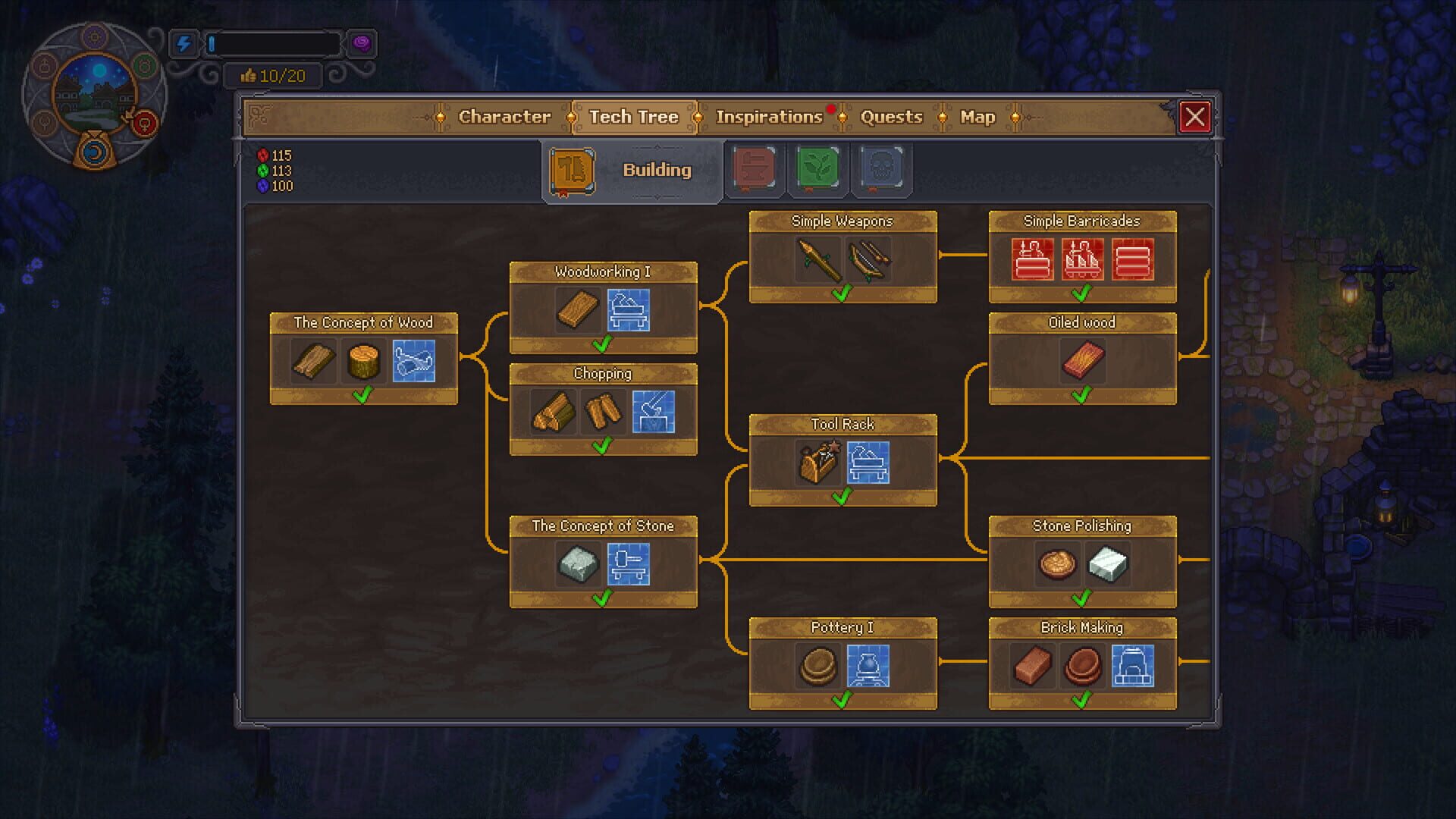The width and height of the screenshot is (1456, 819).
Task: Select the plank icon in Oiled wood node
Action: click(1082, 359)
